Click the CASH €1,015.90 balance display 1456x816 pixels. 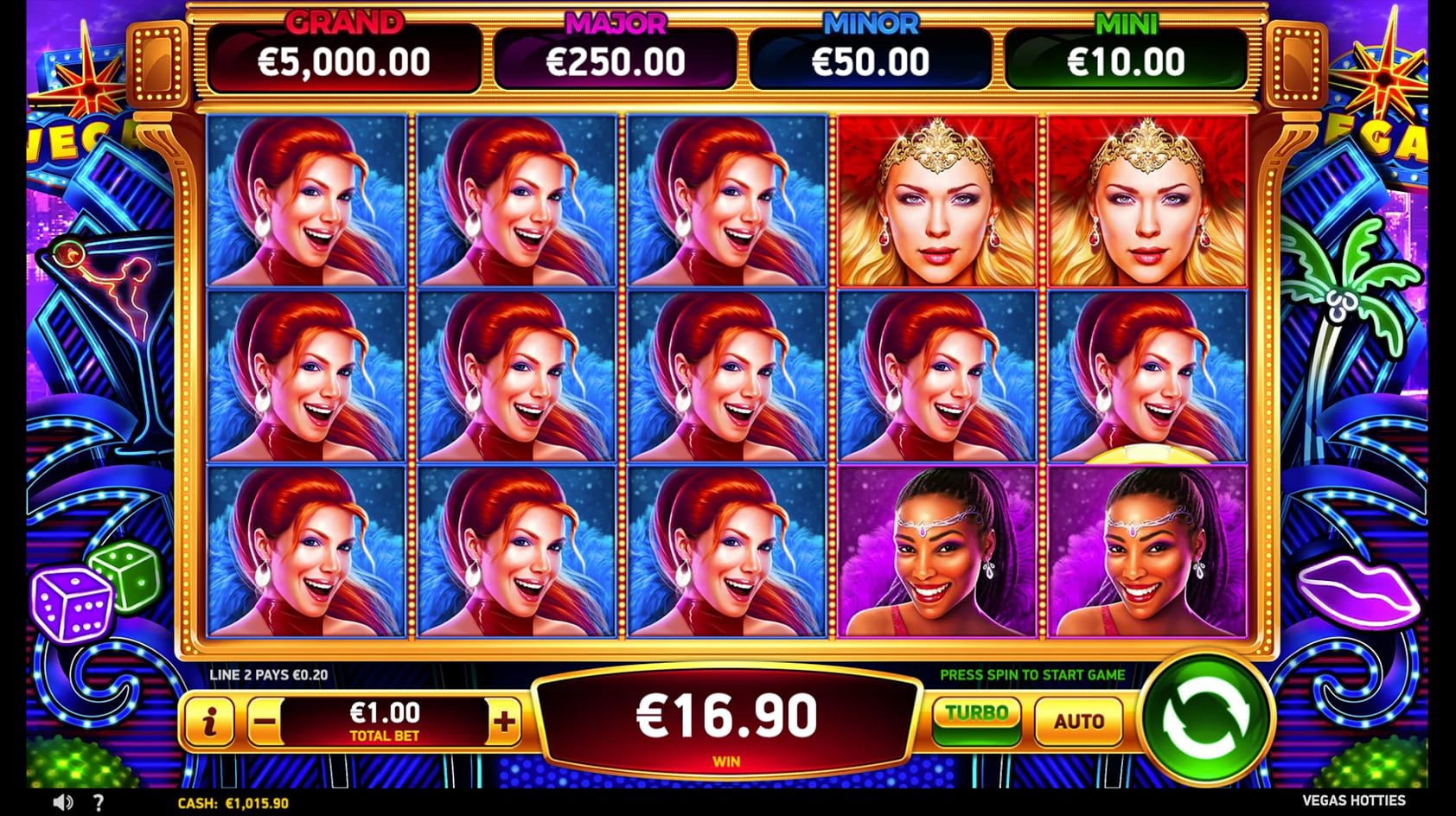pyautogui.click(x=232, y=802)
